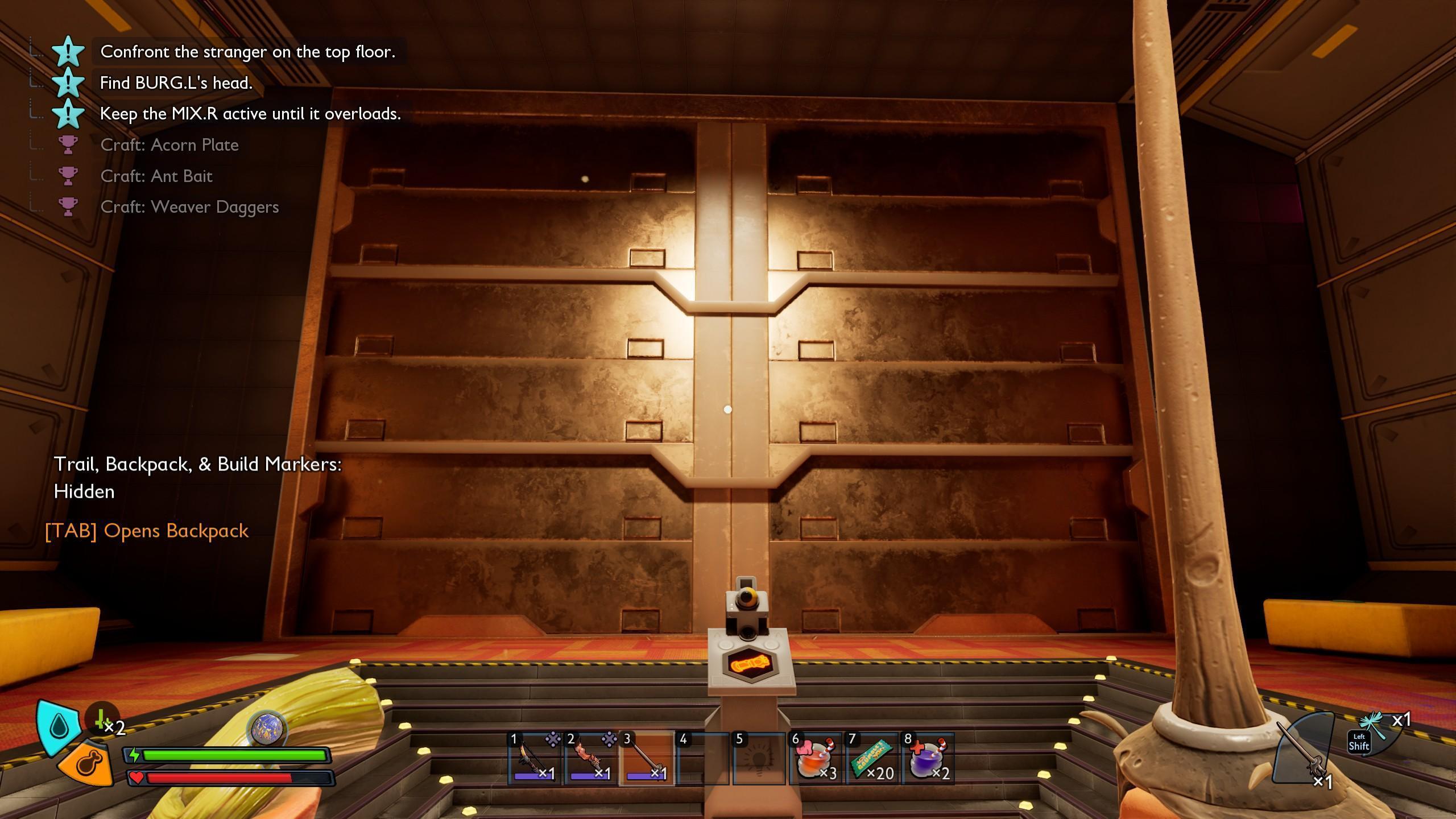The image size is (1456, 819).
Task: Click the 'Find BURG.L's head' objective
Action: 176,83
